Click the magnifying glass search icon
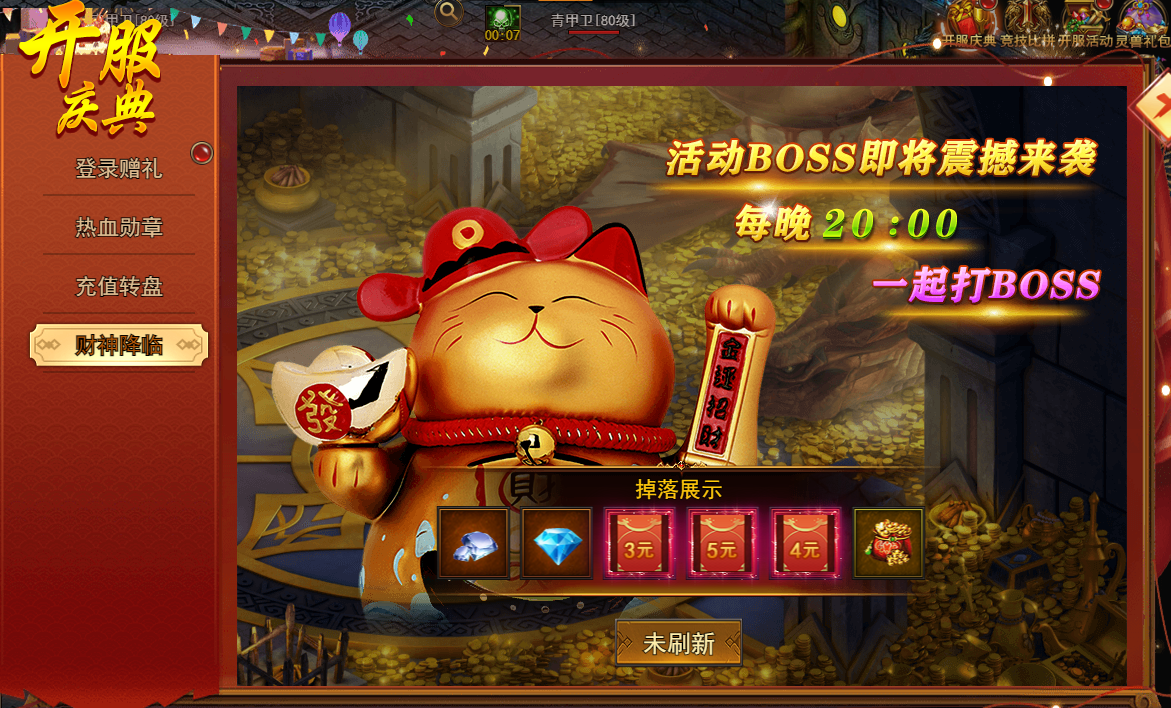1171x708 pixels. pyautogui.click(x=449, y=12)
